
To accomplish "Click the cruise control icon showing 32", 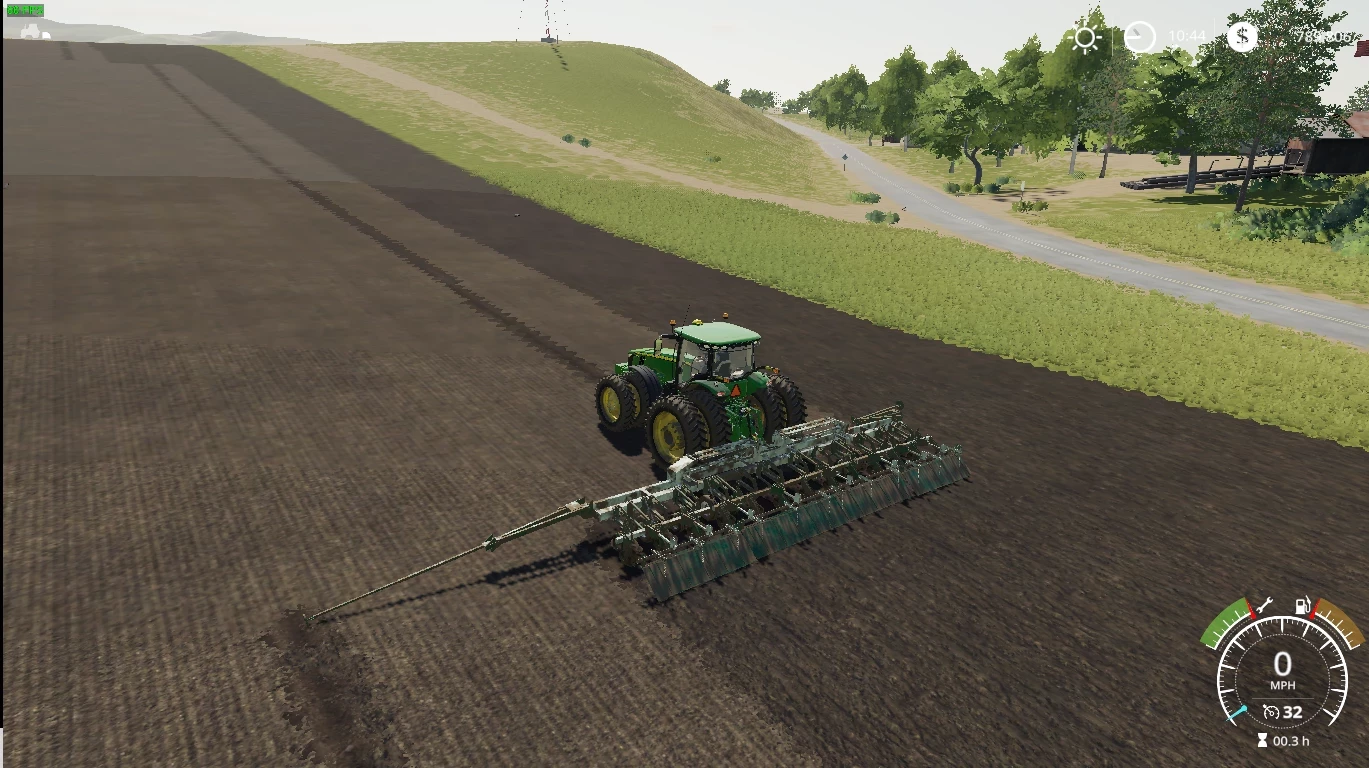I will coord(1282,712).
